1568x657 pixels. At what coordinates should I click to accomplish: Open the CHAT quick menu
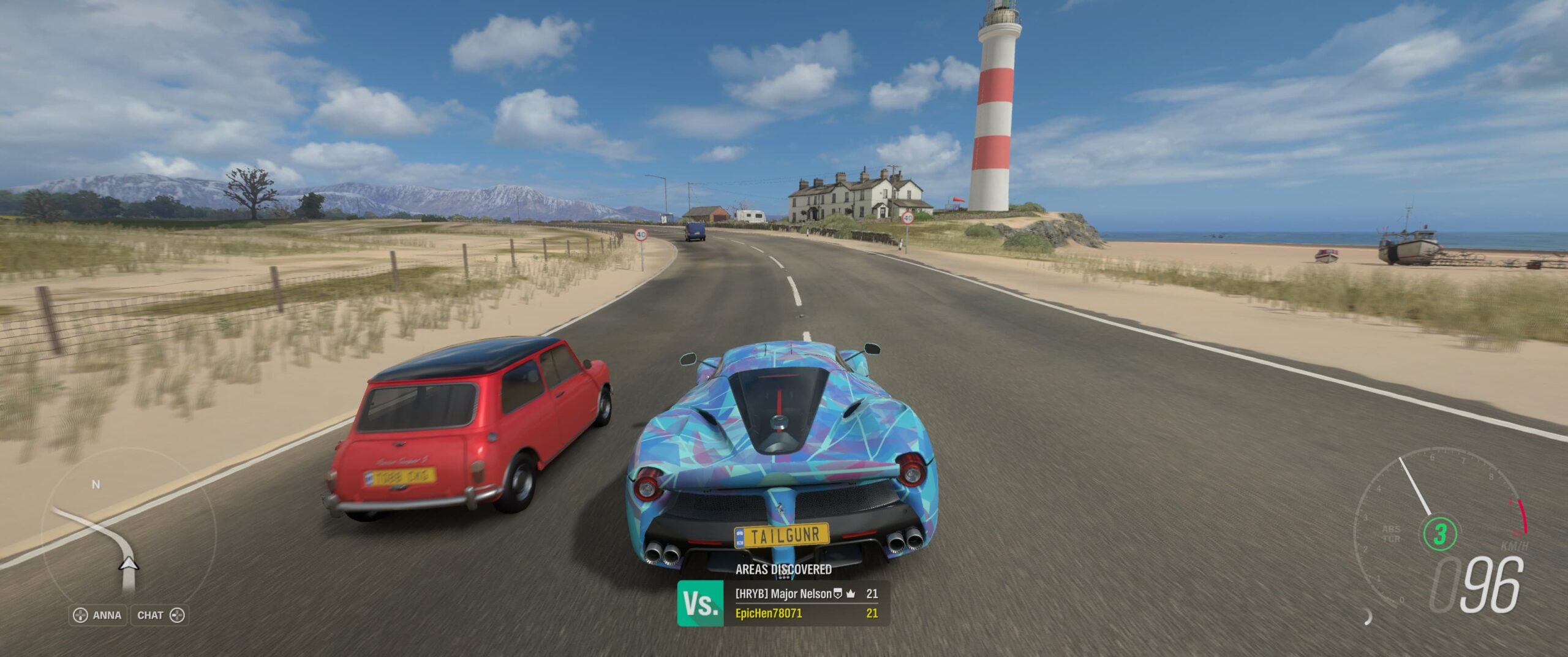(160, 615)
